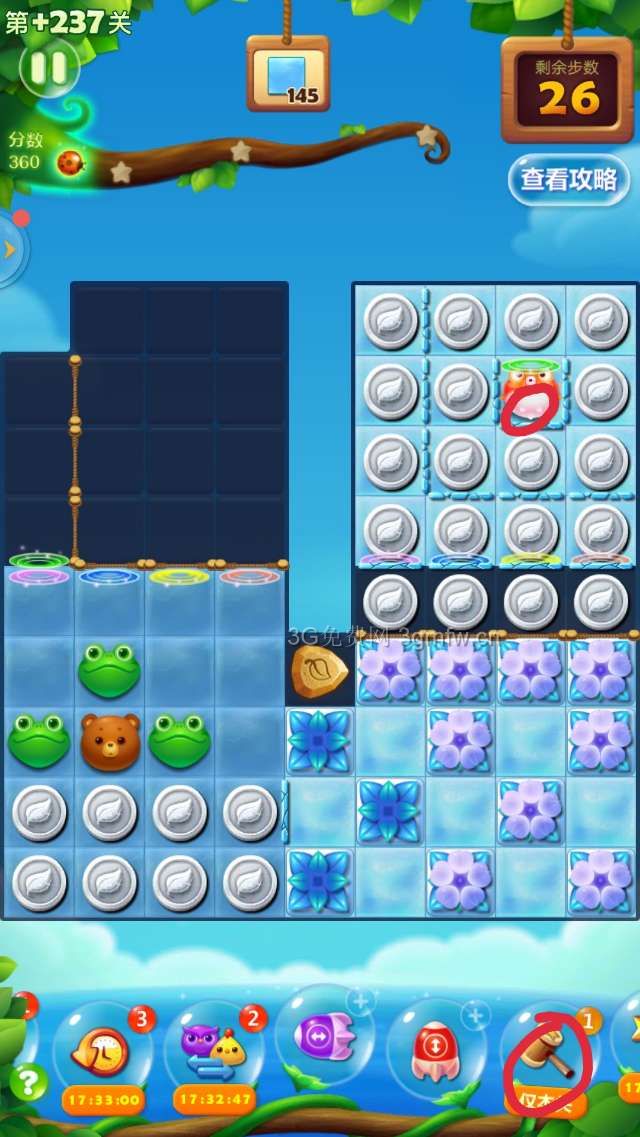The image size is (640, 1137).
Task: Select the red owl tile on the board
Action: [530, 392]
